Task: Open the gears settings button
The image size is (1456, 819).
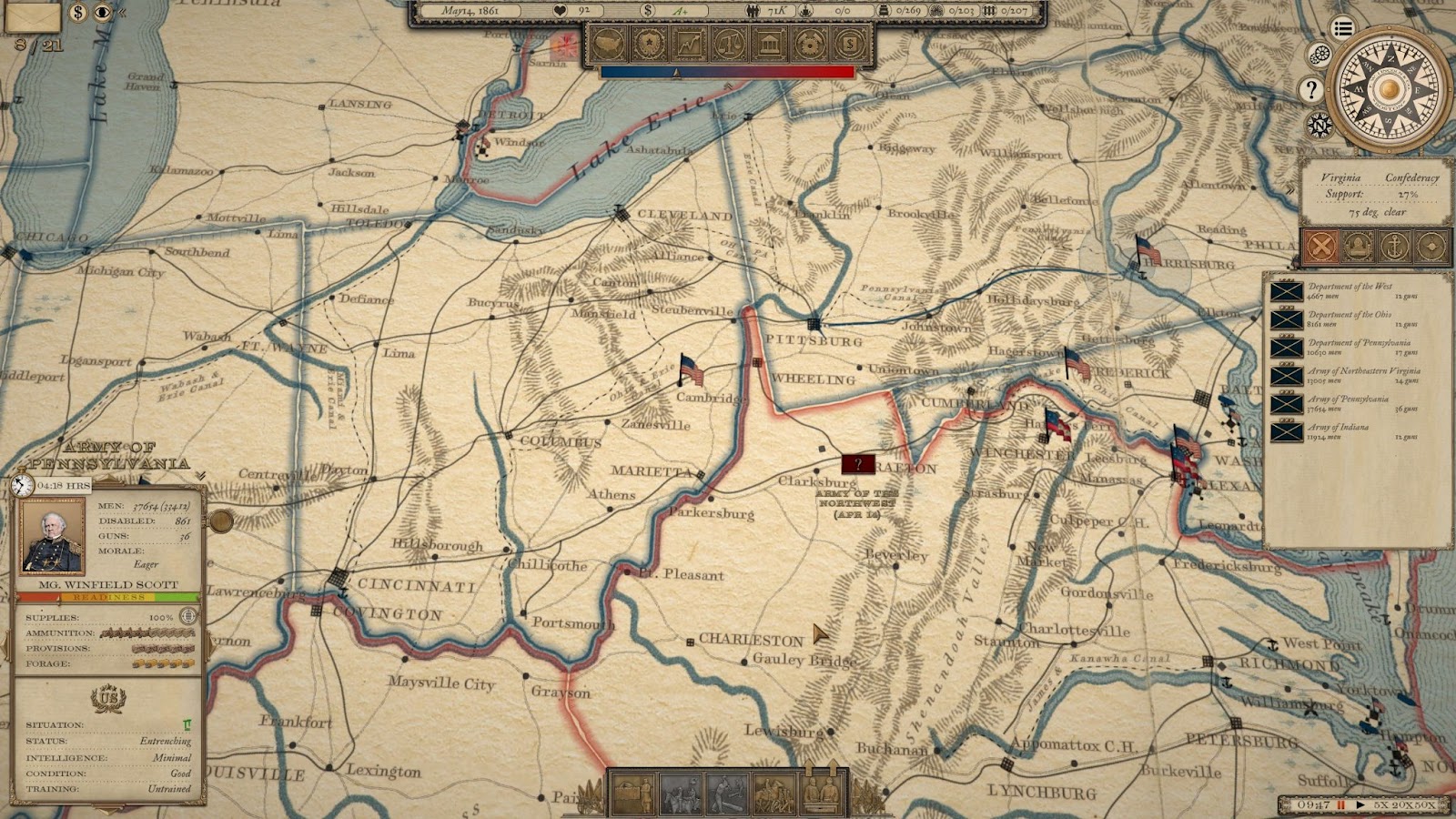Action: 1320,56
